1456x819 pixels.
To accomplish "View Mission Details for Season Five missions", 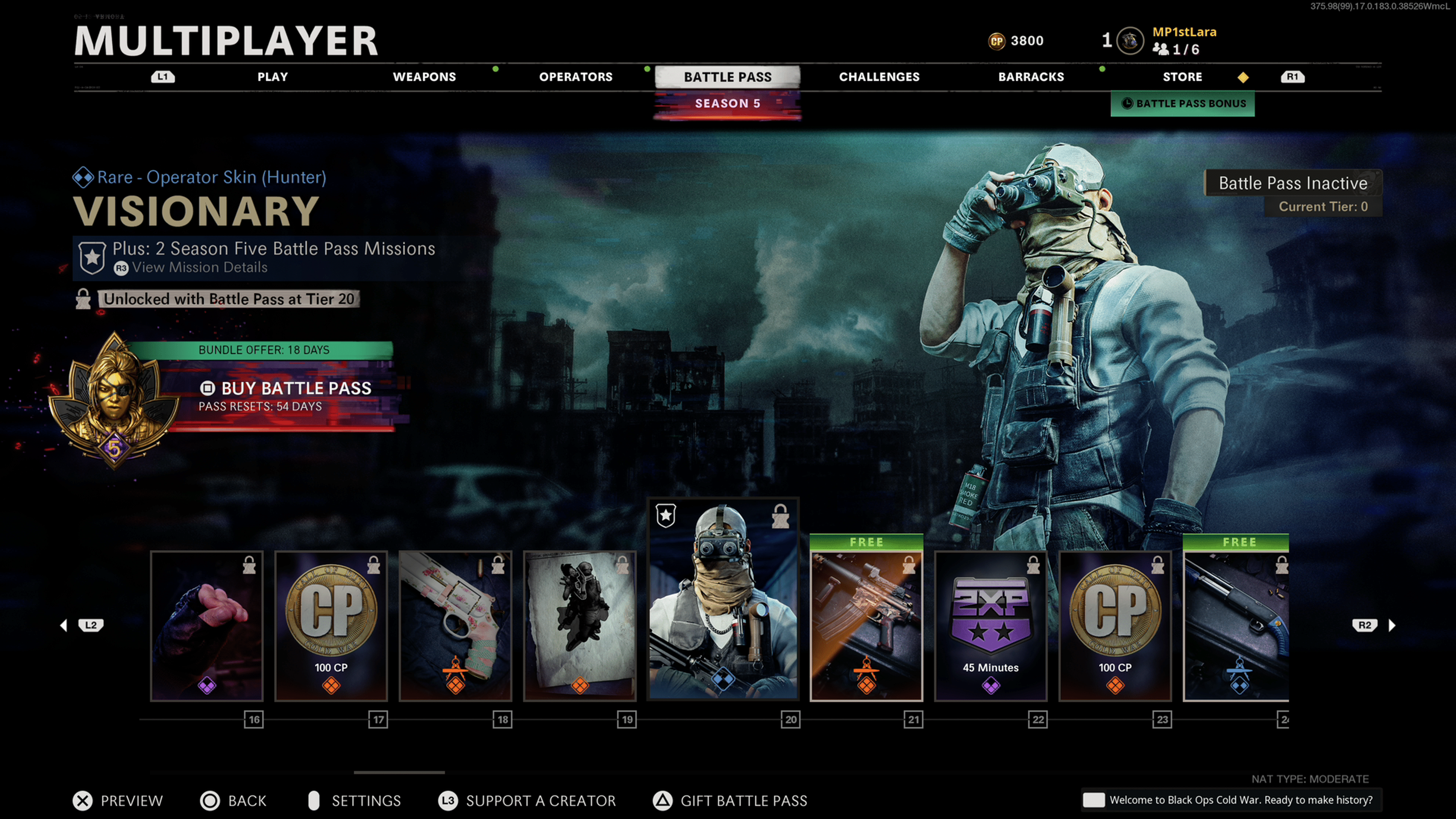I will coord(199,268).
